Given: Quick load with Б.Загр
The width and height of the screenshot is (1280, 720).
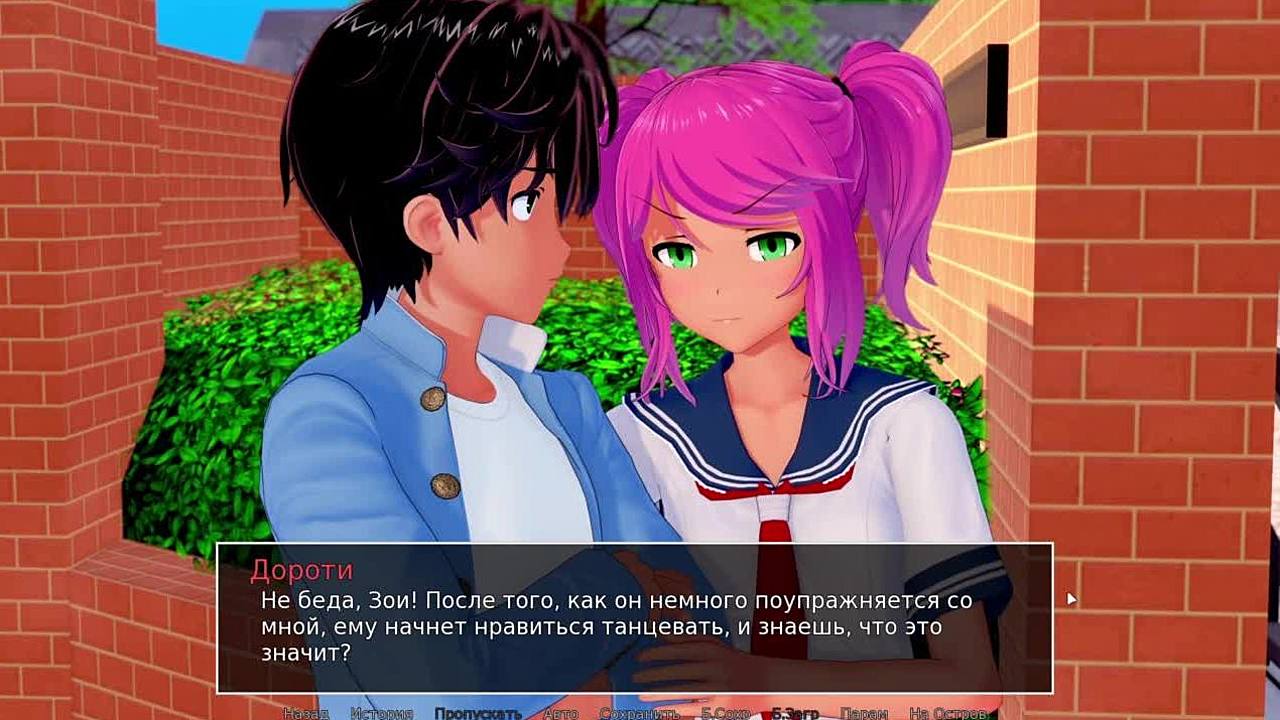Looking at the screenshot, I should coord(795,713).
